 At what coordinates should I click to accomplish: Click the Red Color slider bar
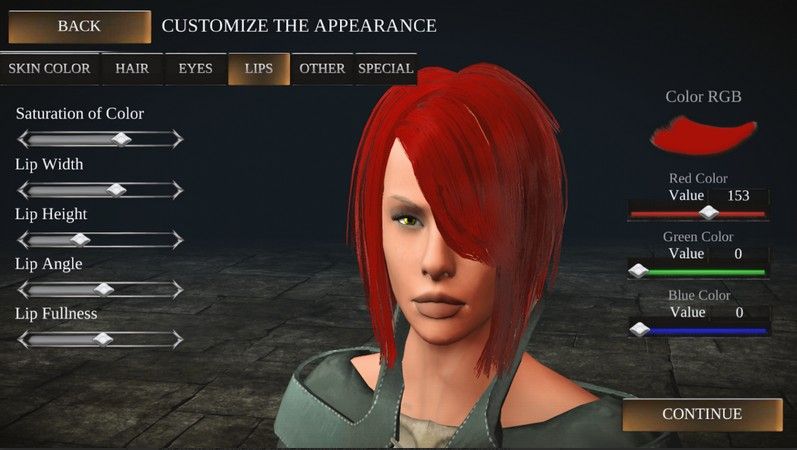click(x=698, y=213)
